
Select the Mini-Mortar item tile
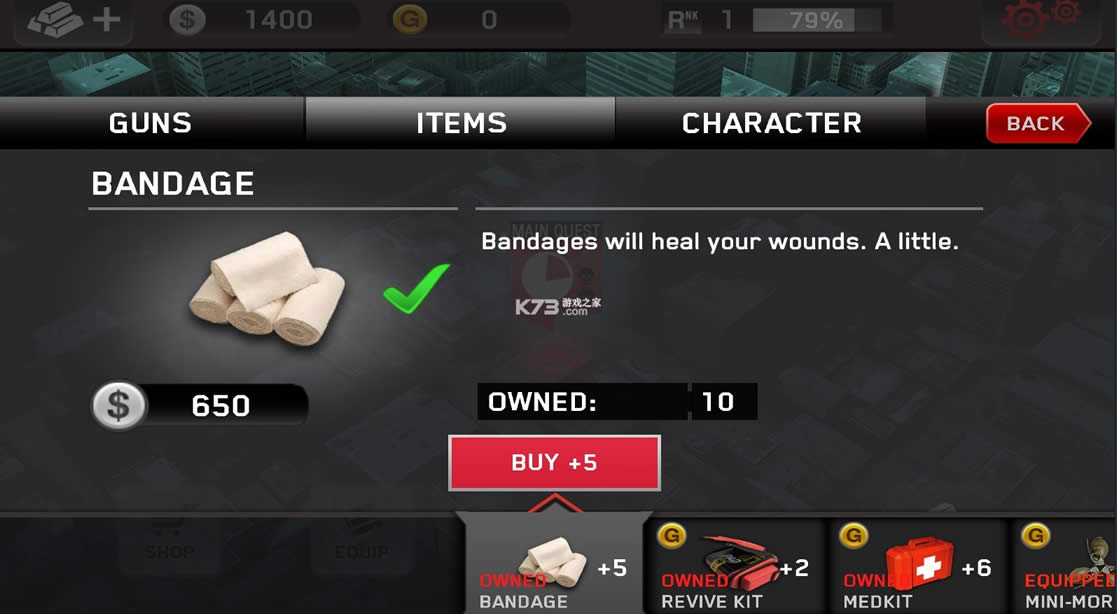pos(1068,567)
